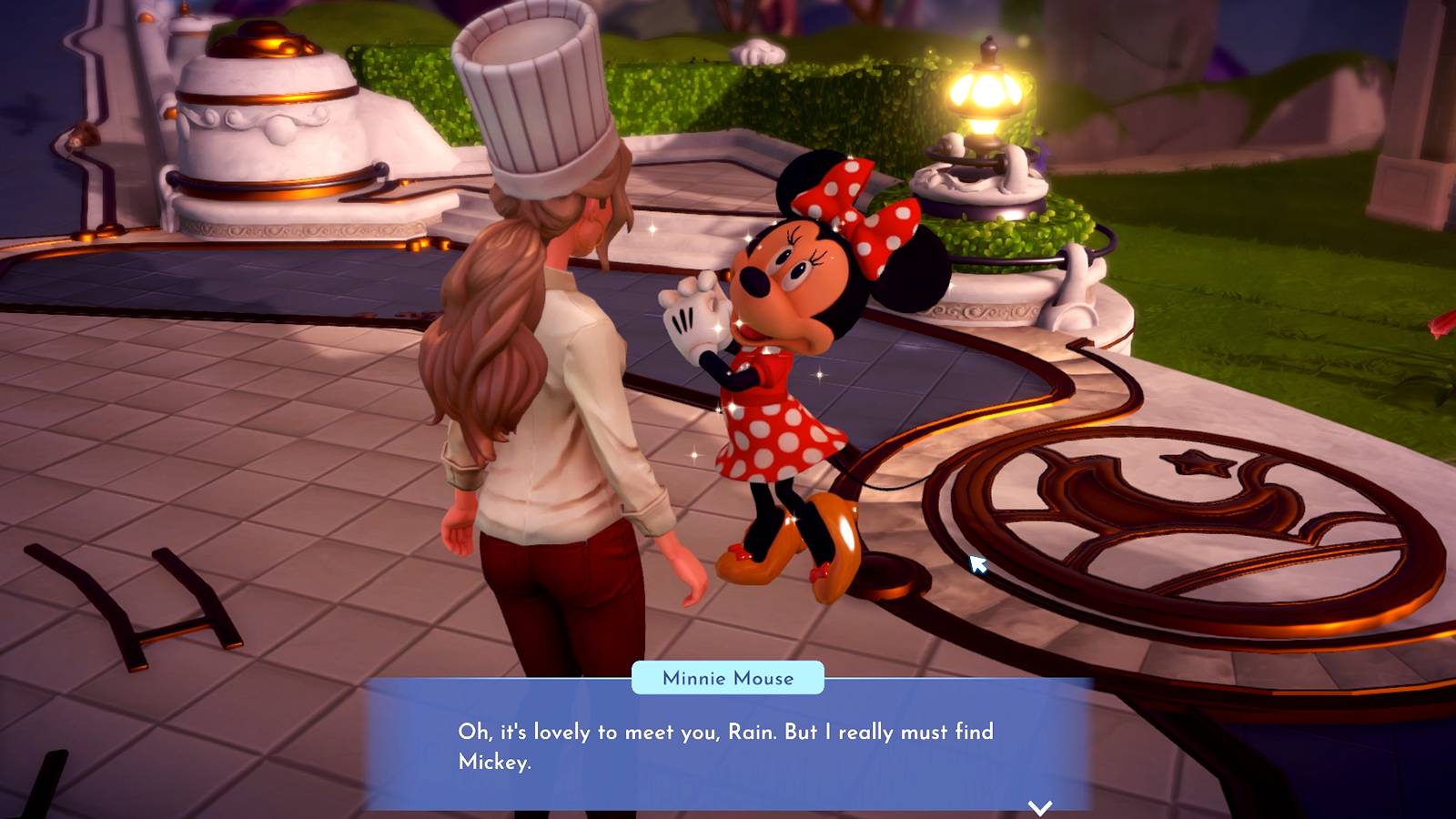The height and width of the screenshot is (819, 1456).
Task: Click the crescent moon emblem on the ground
Action: point(1119,496)
